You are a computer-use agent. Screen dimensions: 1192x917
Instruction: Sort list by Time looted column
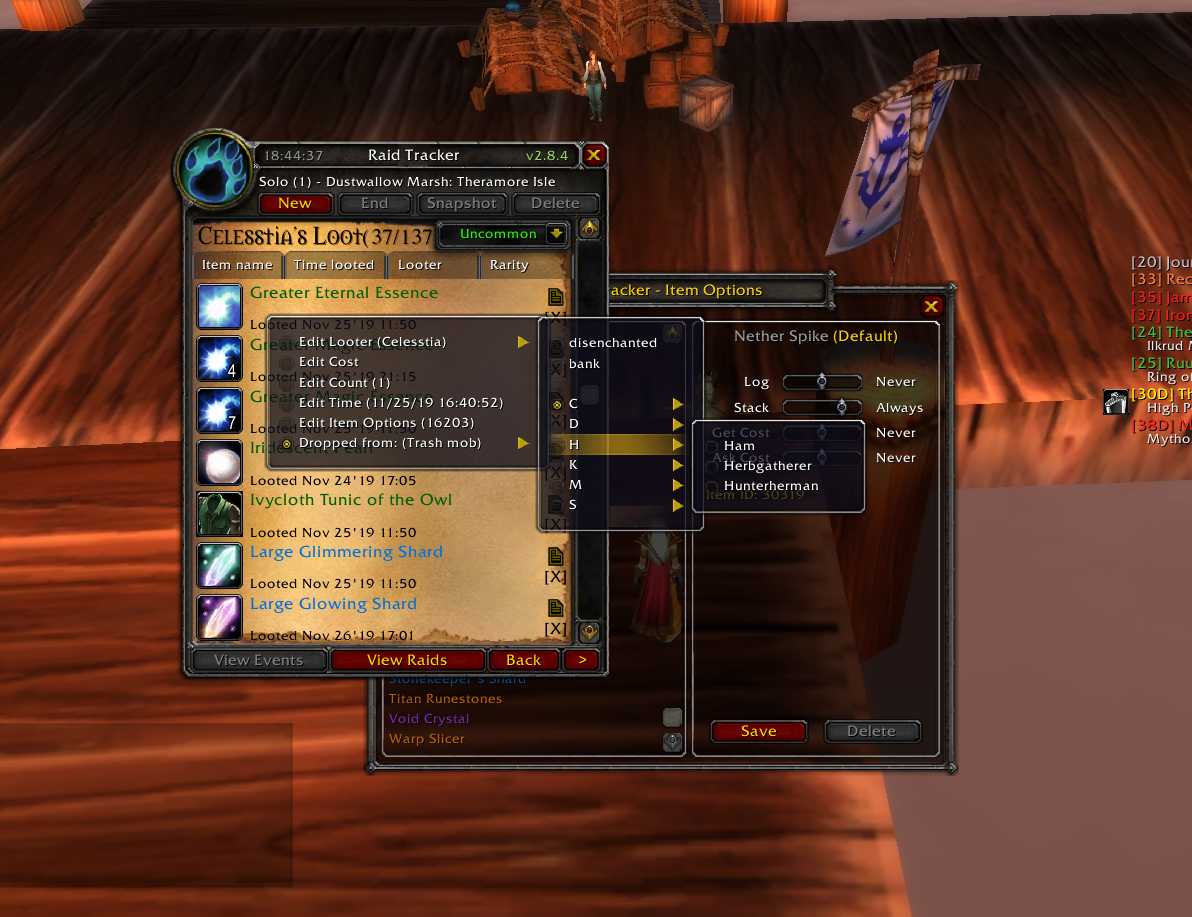pos(334,265)
